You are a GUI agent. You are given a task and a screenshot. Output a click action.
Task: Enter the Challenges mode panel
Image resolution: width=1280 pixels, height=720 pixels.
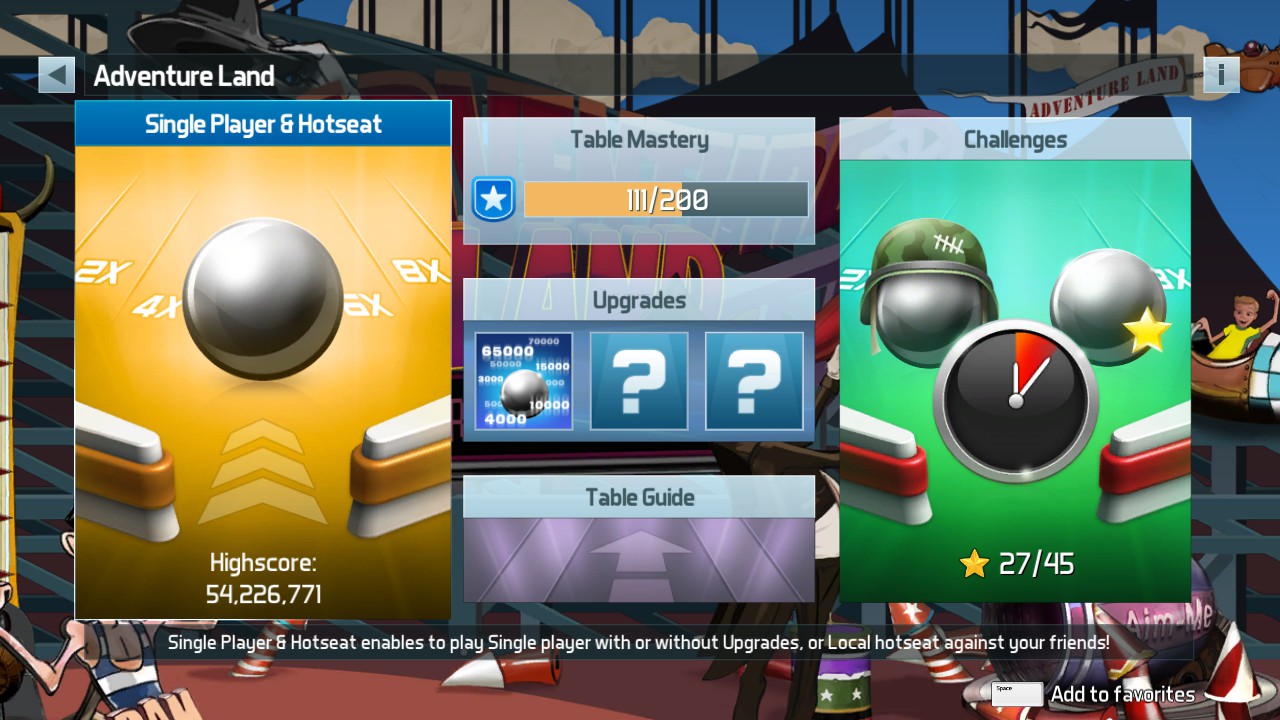(1015, 360)
